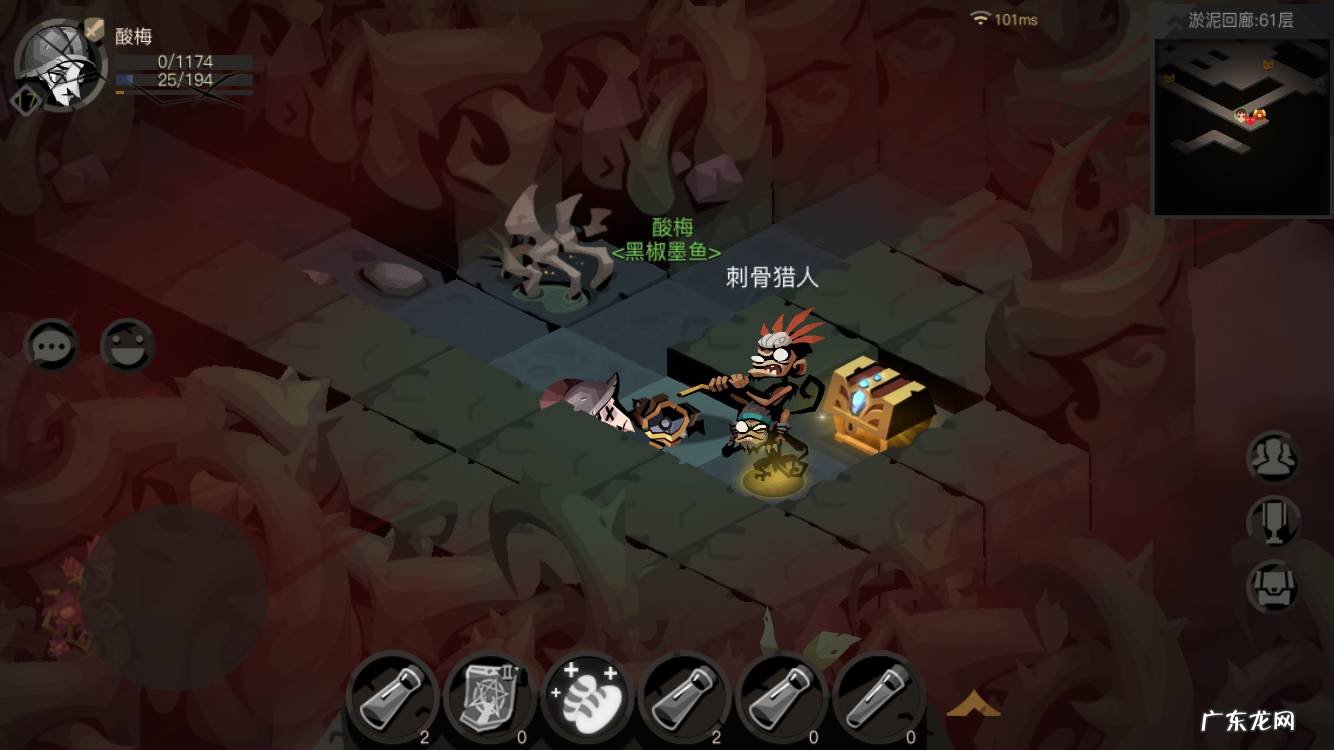Open the trophy achievements button
This screenshot has height=750, width=1334.
tap(1272, 522)
